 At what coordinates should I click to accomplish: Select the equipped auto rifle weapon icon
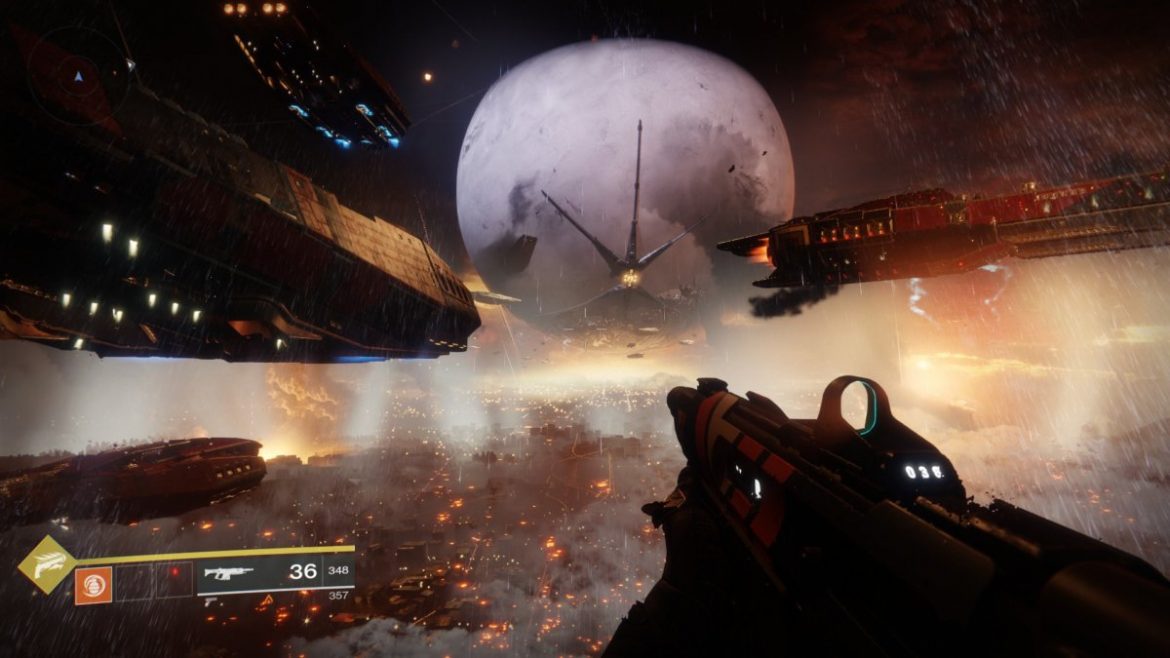pyautogui.click(x=228, y=574)
